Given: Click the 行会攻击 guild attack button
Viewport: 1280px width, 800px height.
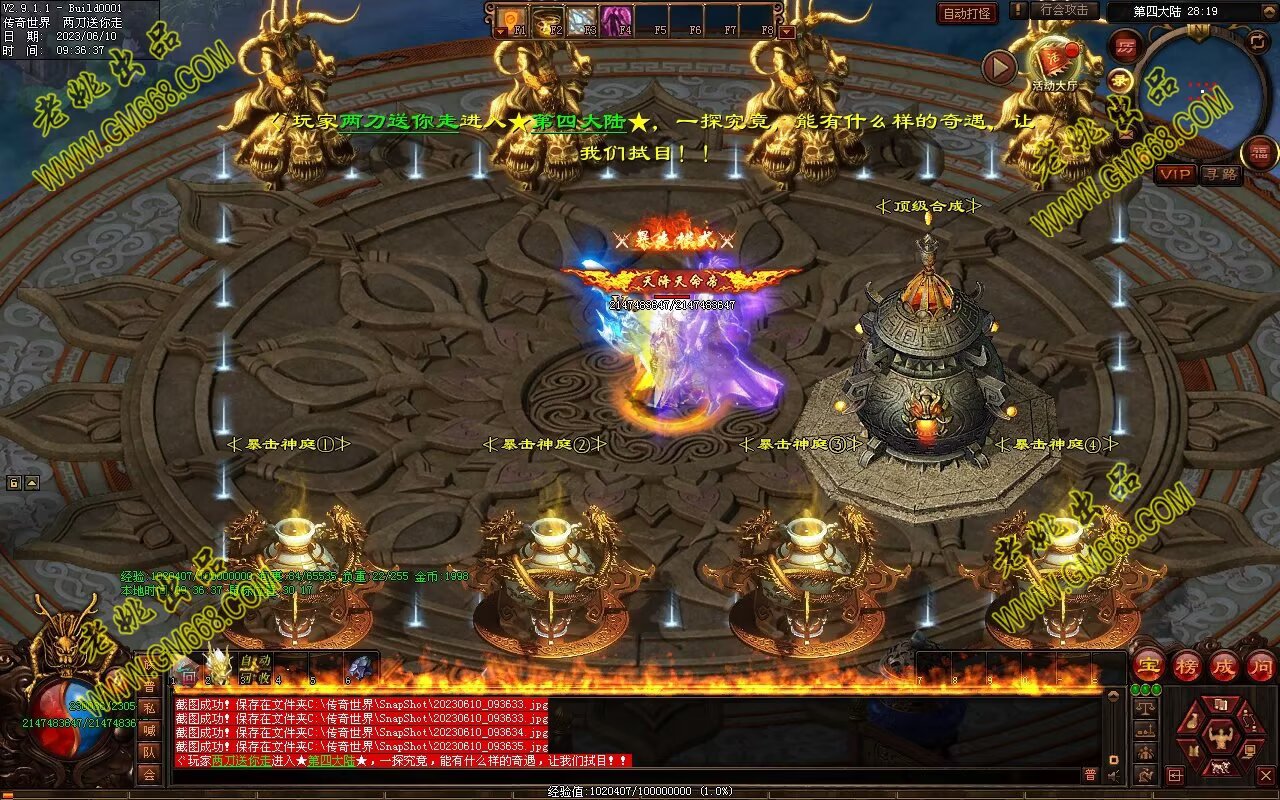Looking at the screenshot, I should (1064, 10).
